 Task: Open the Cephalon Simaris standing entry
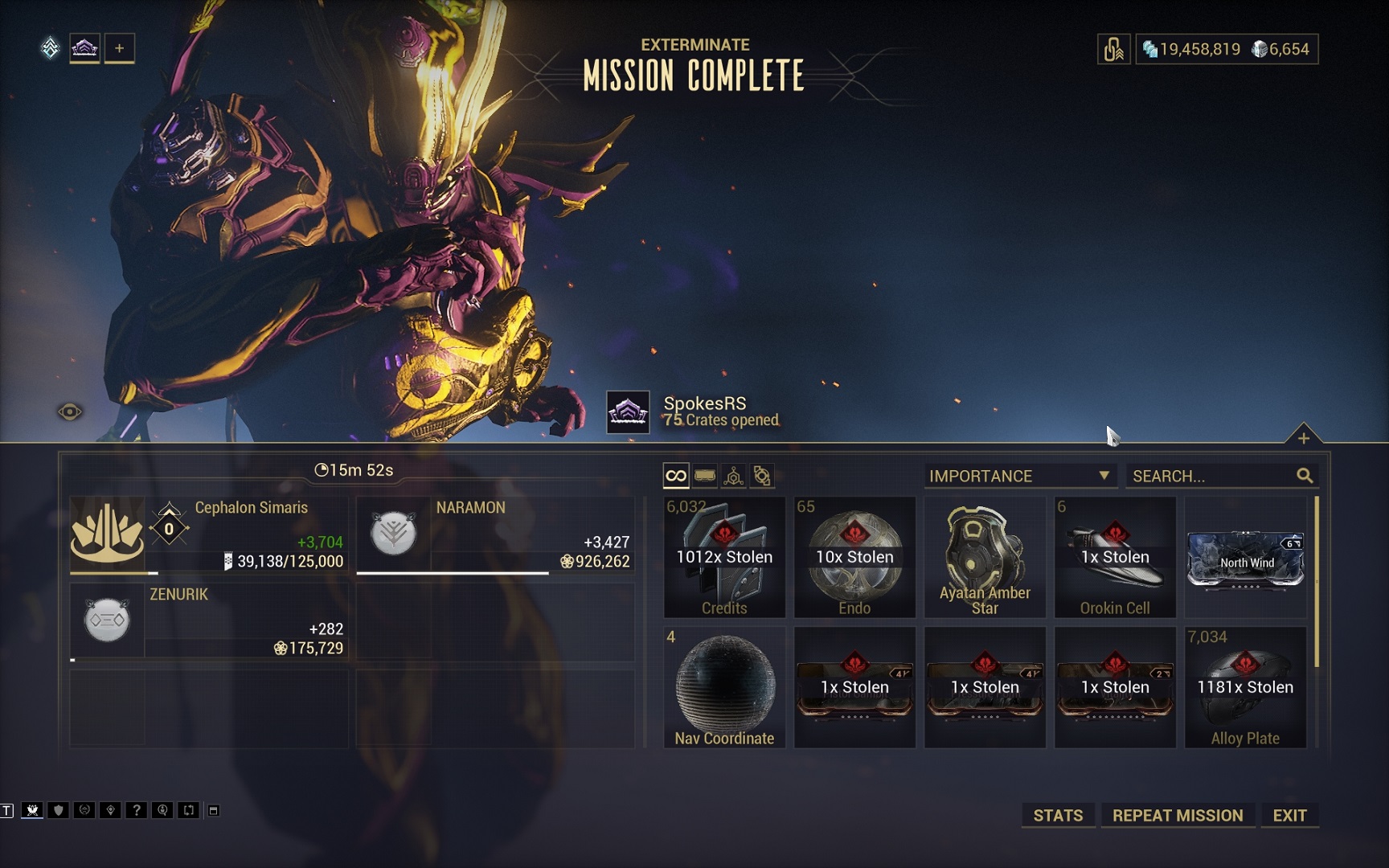(209, 534)
